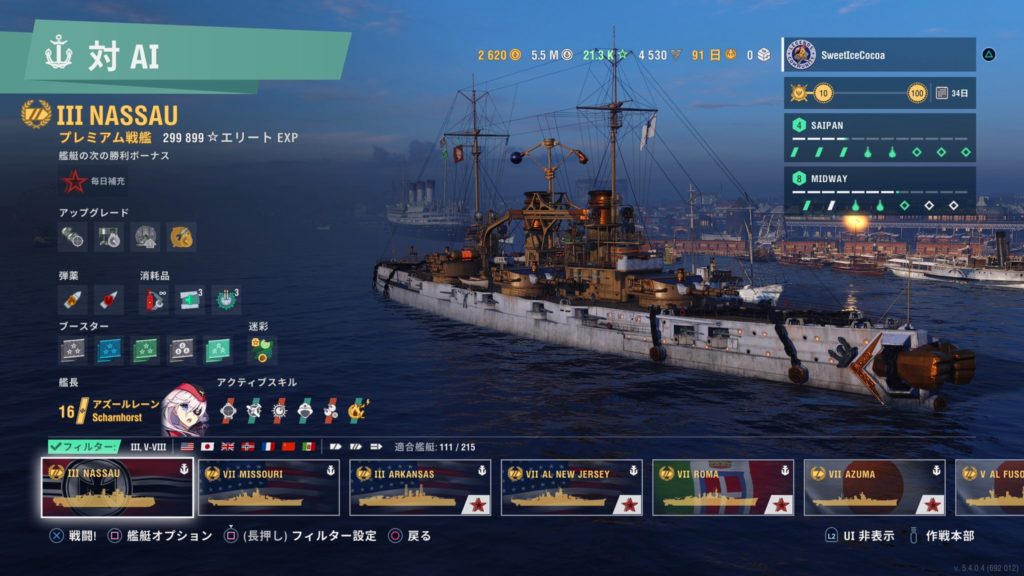Select the VII Missouri ship card
The image size is (1024, 576).
click(x=268, y=487)
